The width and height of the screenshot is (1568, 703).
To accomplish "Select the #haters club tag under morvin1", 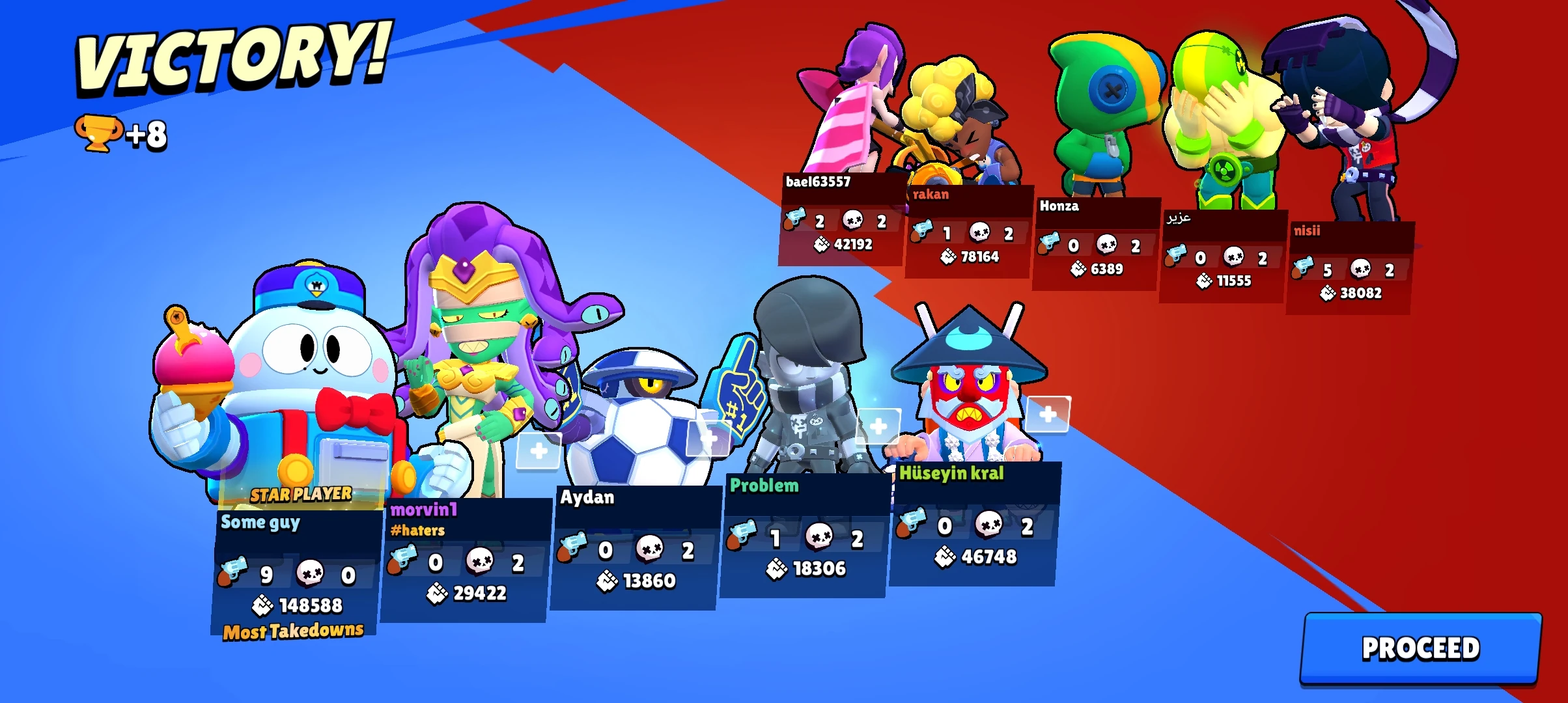I will click(x=417, y=530).
